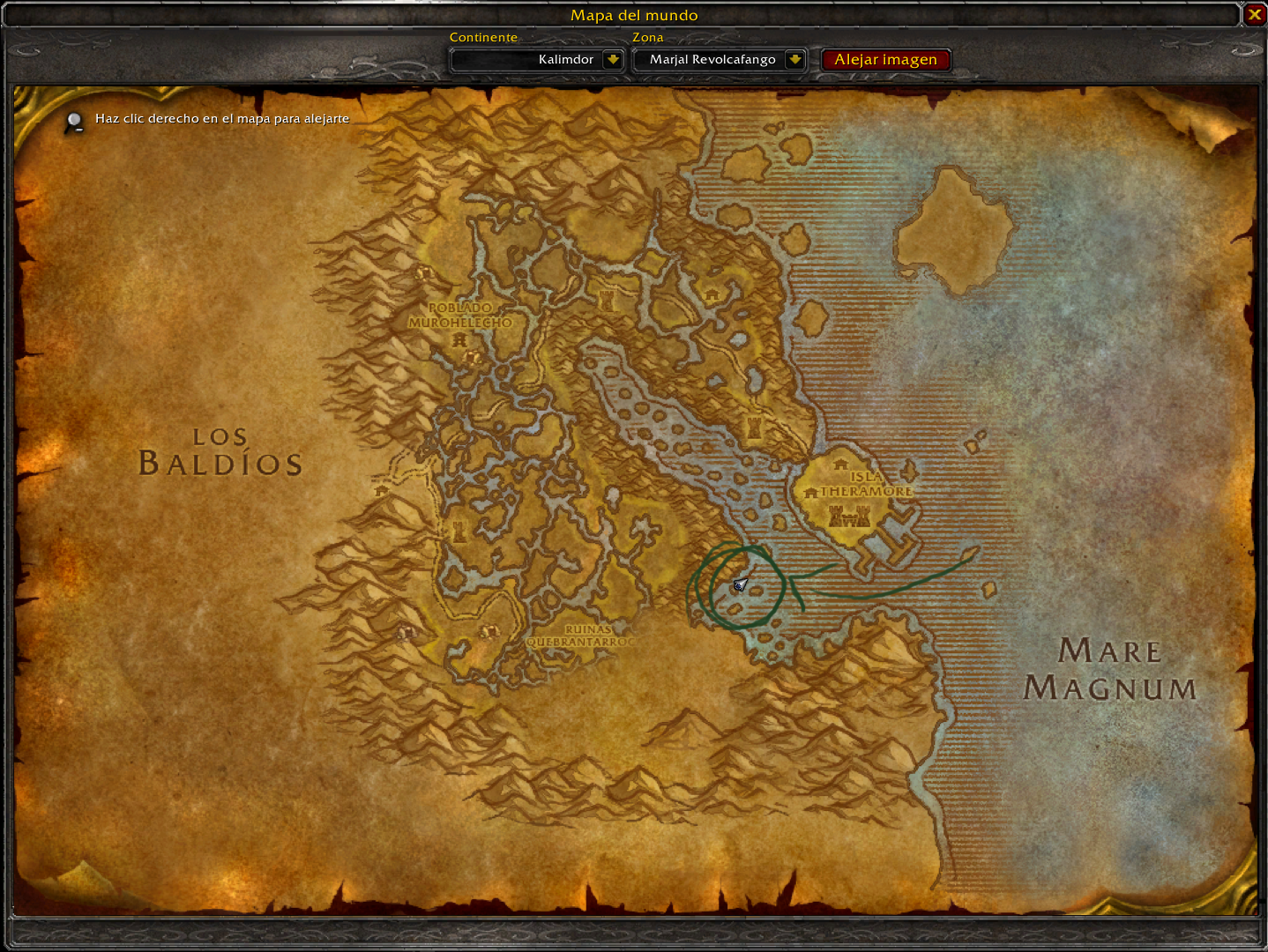Select the player position arrow on the map

(x=739, y=584)
